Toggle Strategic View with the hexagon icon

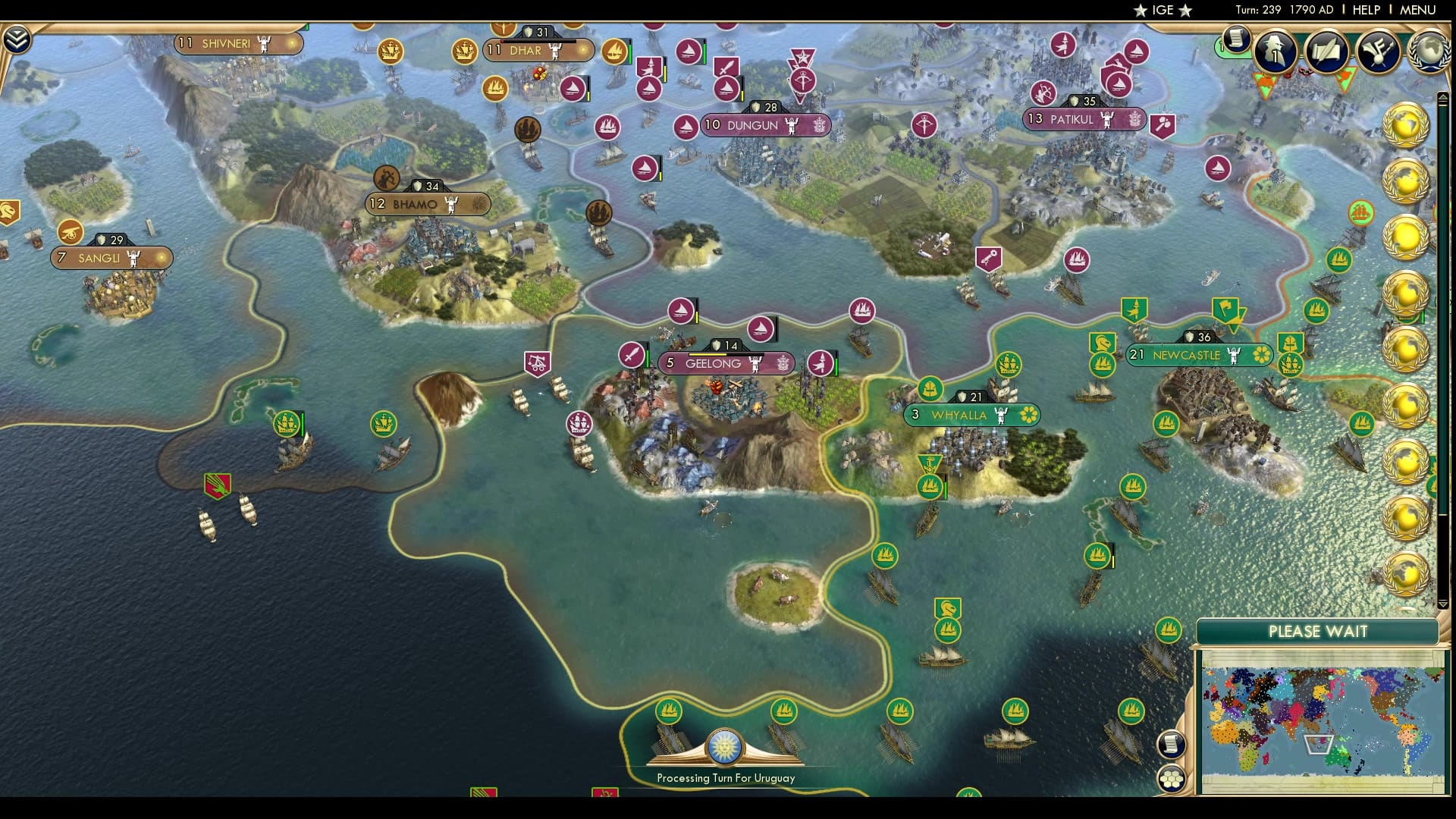tap(1172, 777)
